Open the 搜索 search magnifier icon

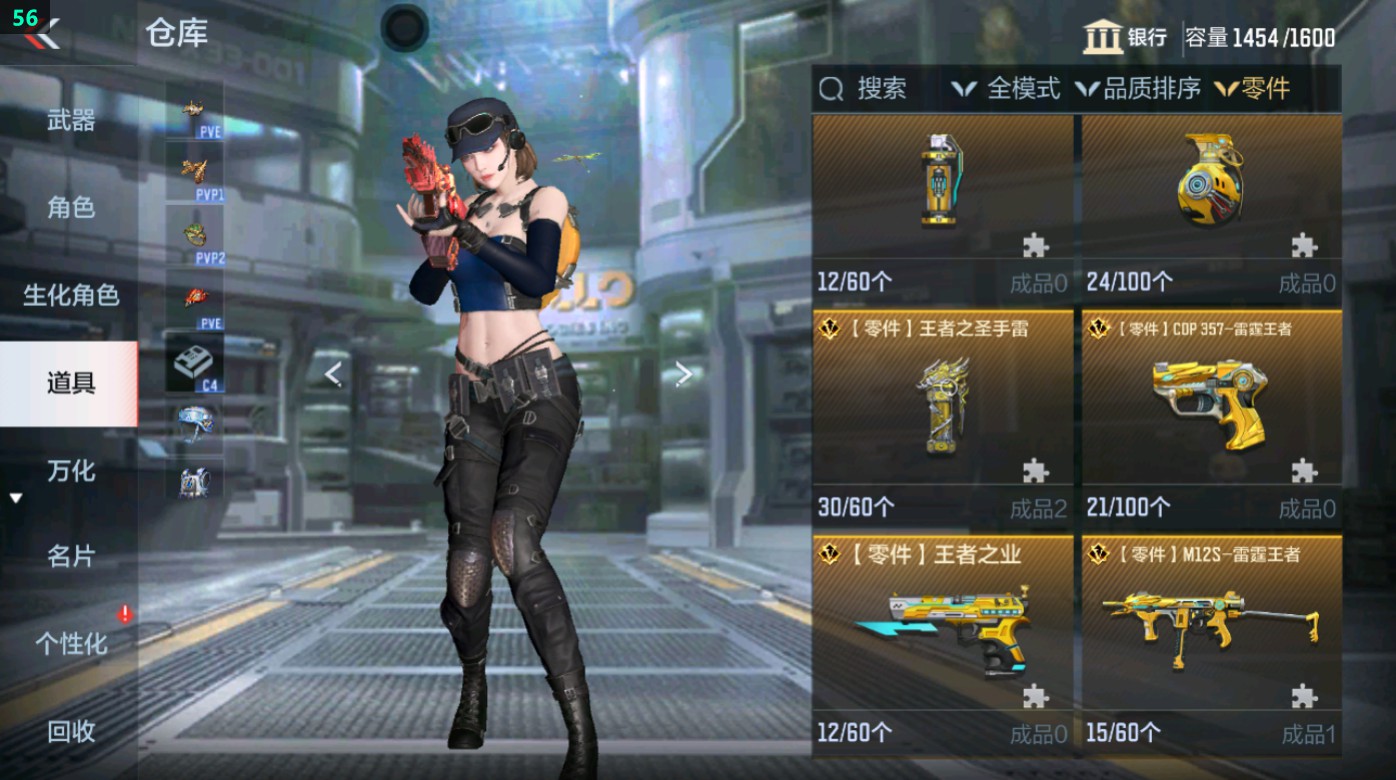tap(830, 90)
